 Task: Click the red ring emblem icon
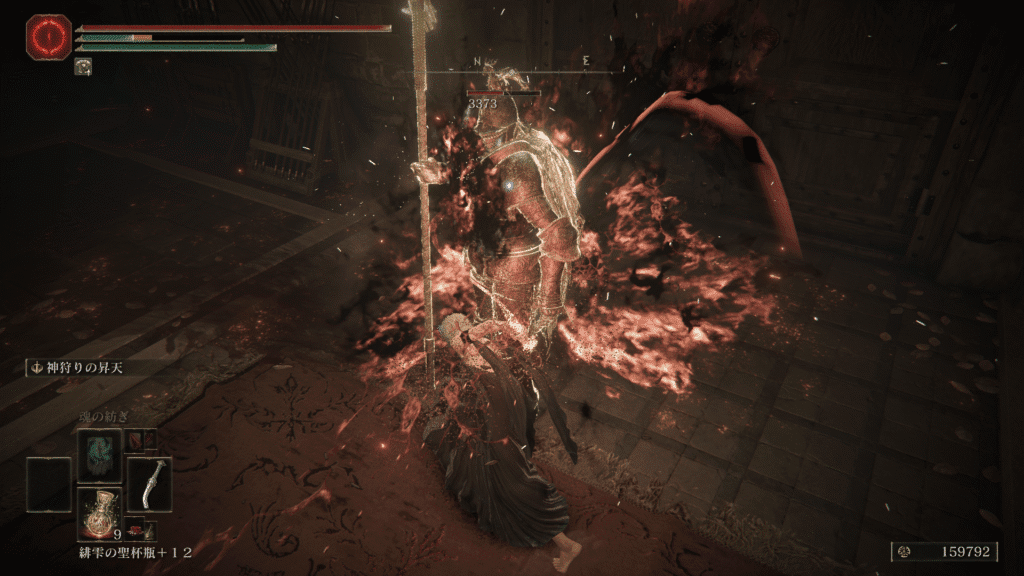[x=46, y=36]
